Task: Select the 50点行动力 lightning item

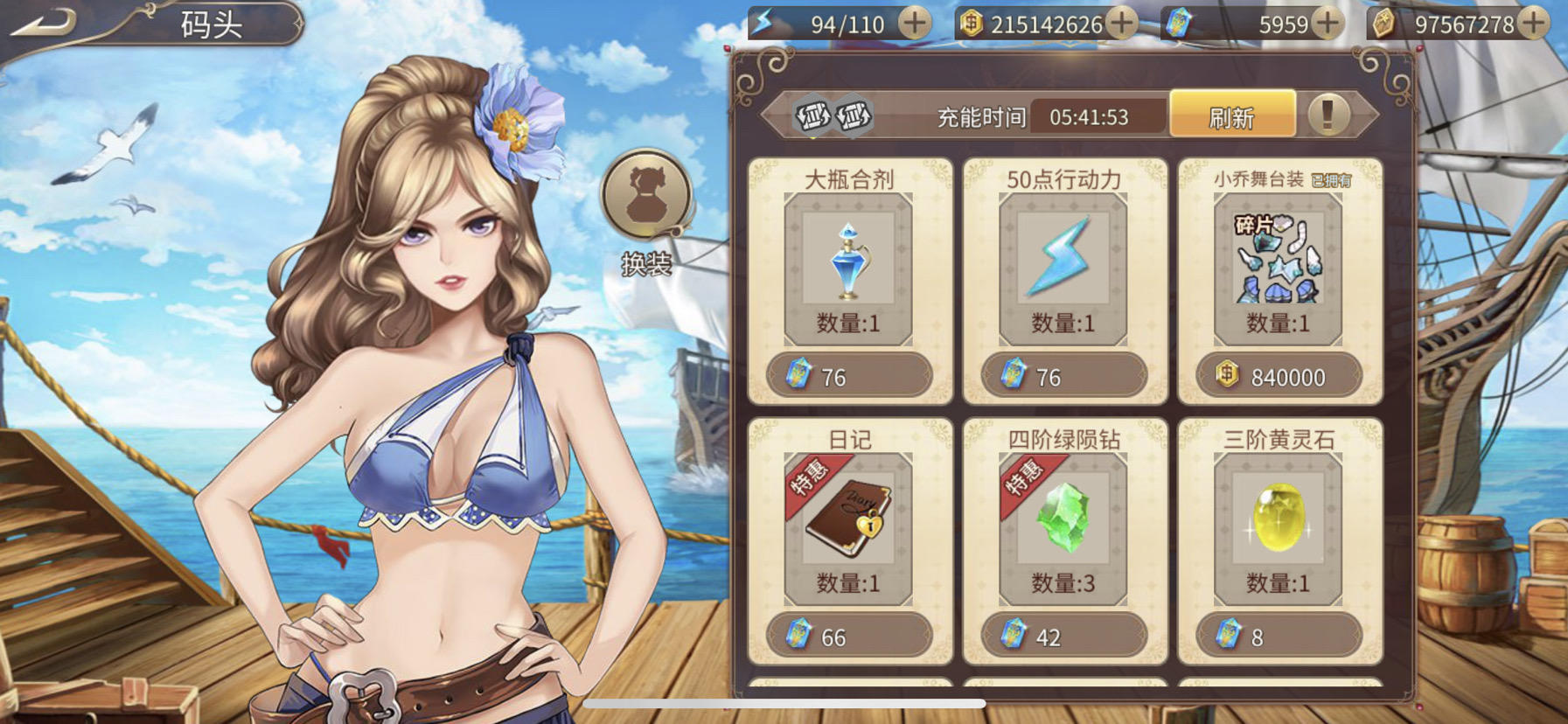Action: [1063, 263]
